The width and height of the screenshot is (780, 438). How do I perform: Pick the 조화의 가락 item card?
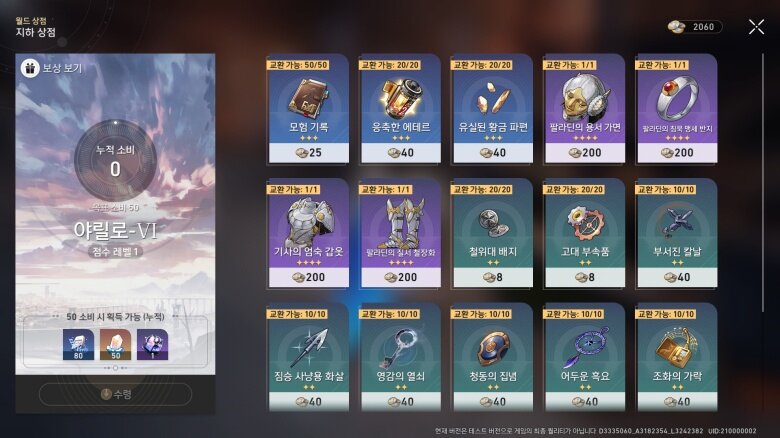[x=675, y=357]
